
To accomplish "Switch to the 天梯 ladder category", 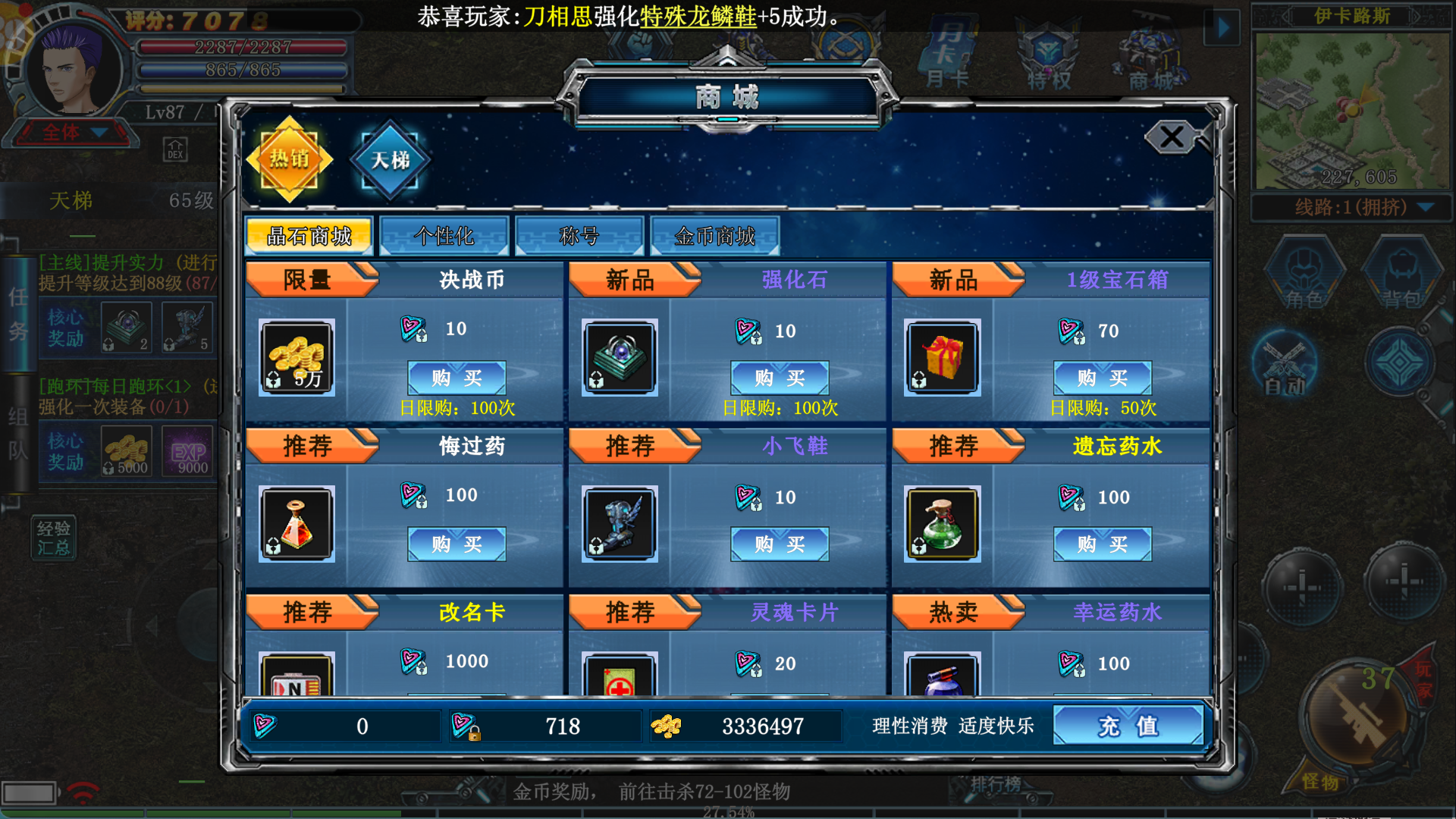I will [390, 159].
